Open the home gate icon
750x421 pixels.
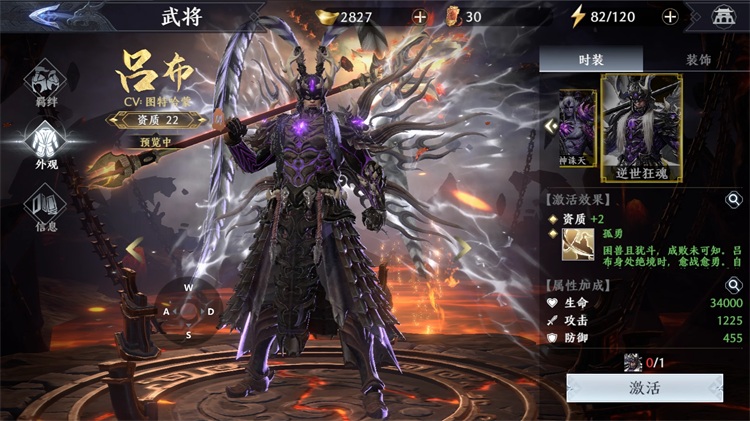pos(722,16)
